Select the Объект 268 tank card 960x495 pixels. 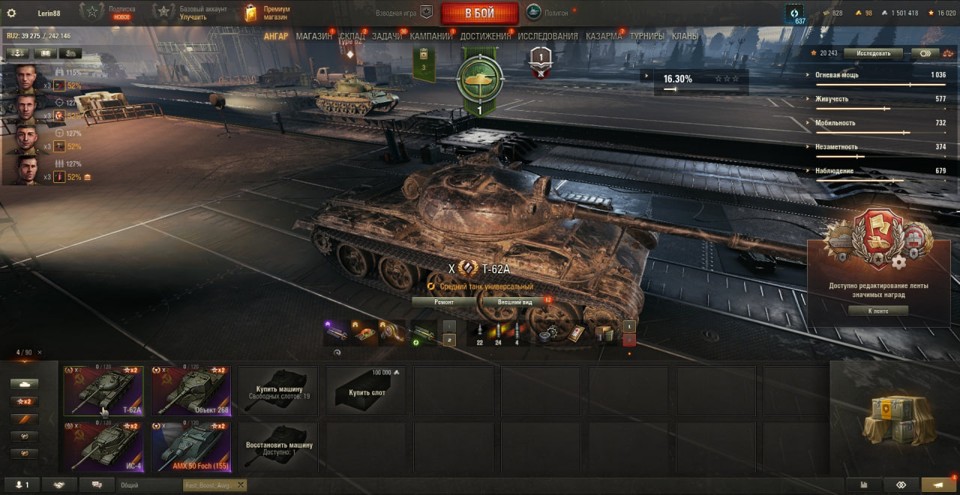191,390
